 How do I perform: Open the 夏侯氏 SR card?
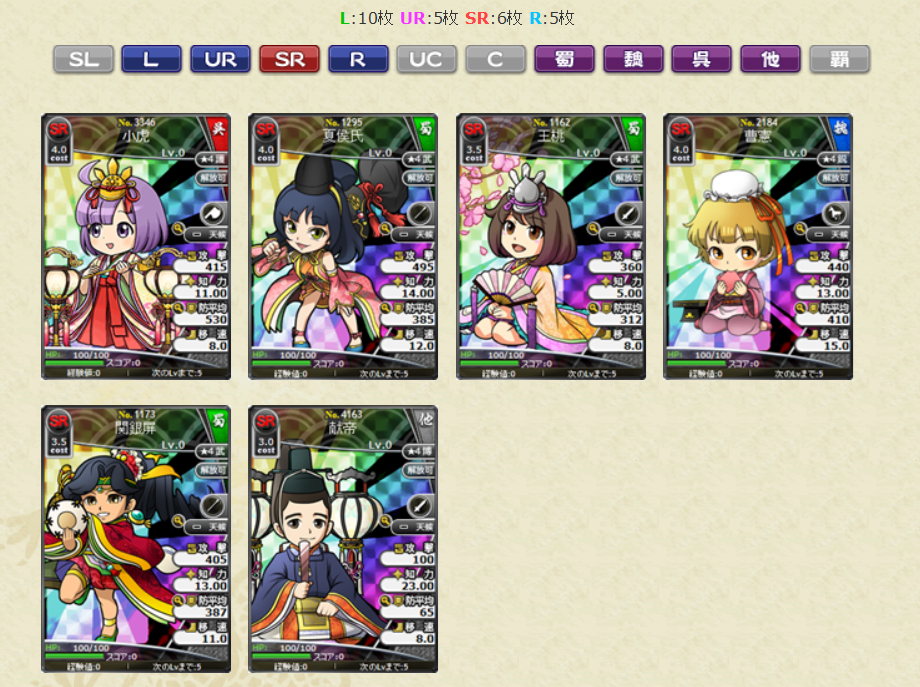coord(343,246)
